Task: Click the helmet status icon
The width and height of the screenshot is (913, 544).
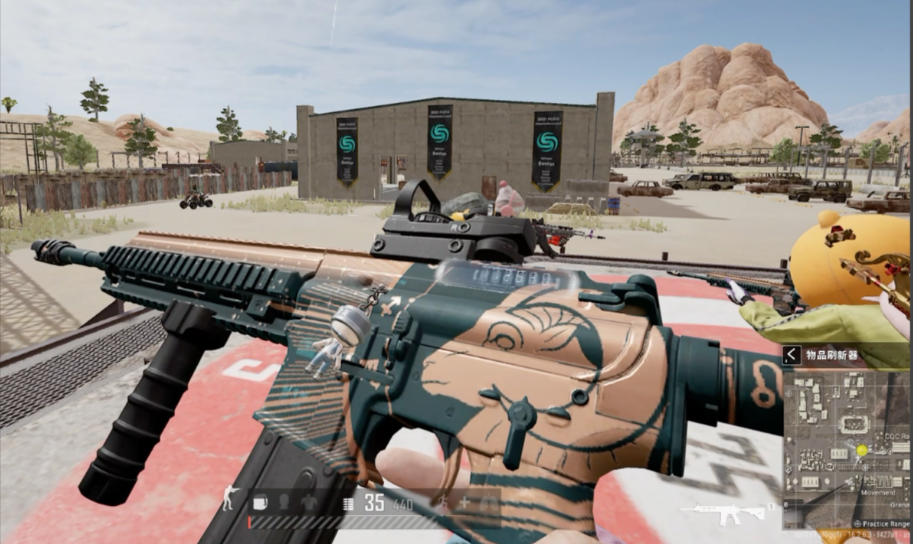Action: point(283,502)
